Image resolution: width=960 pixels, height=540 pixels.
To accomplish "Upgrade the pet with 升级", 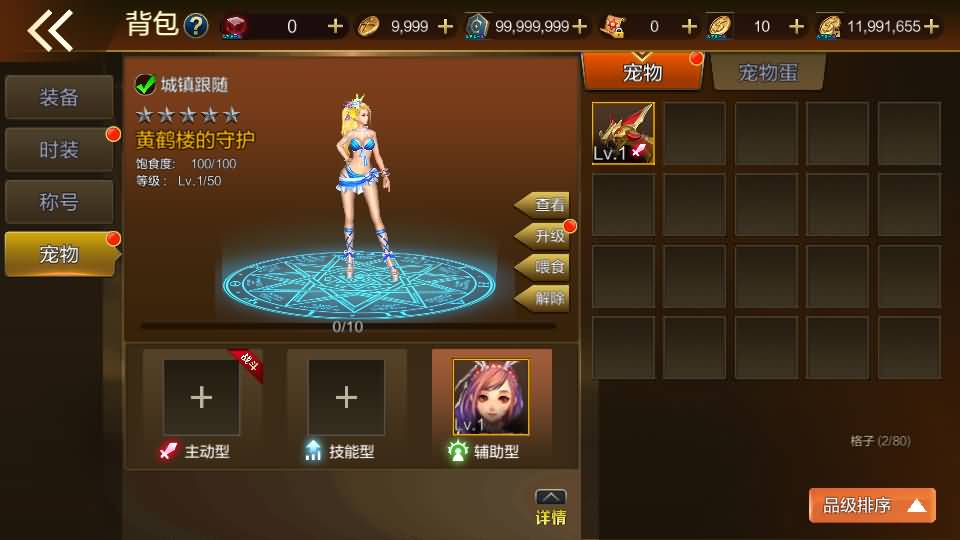I will click(x=545, y=236).
